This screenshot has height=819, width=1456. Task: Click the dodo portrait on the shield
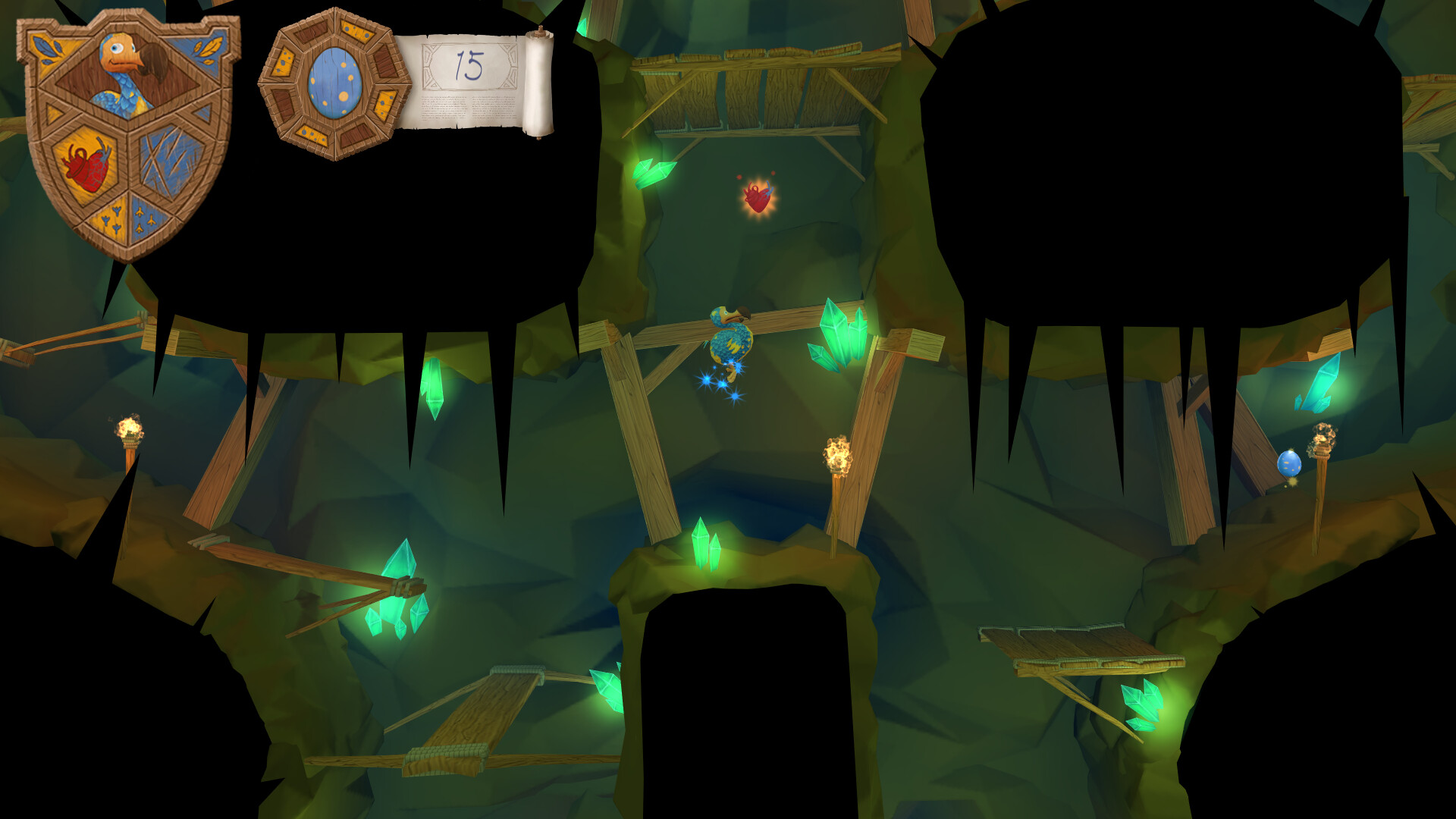point(127,75)
